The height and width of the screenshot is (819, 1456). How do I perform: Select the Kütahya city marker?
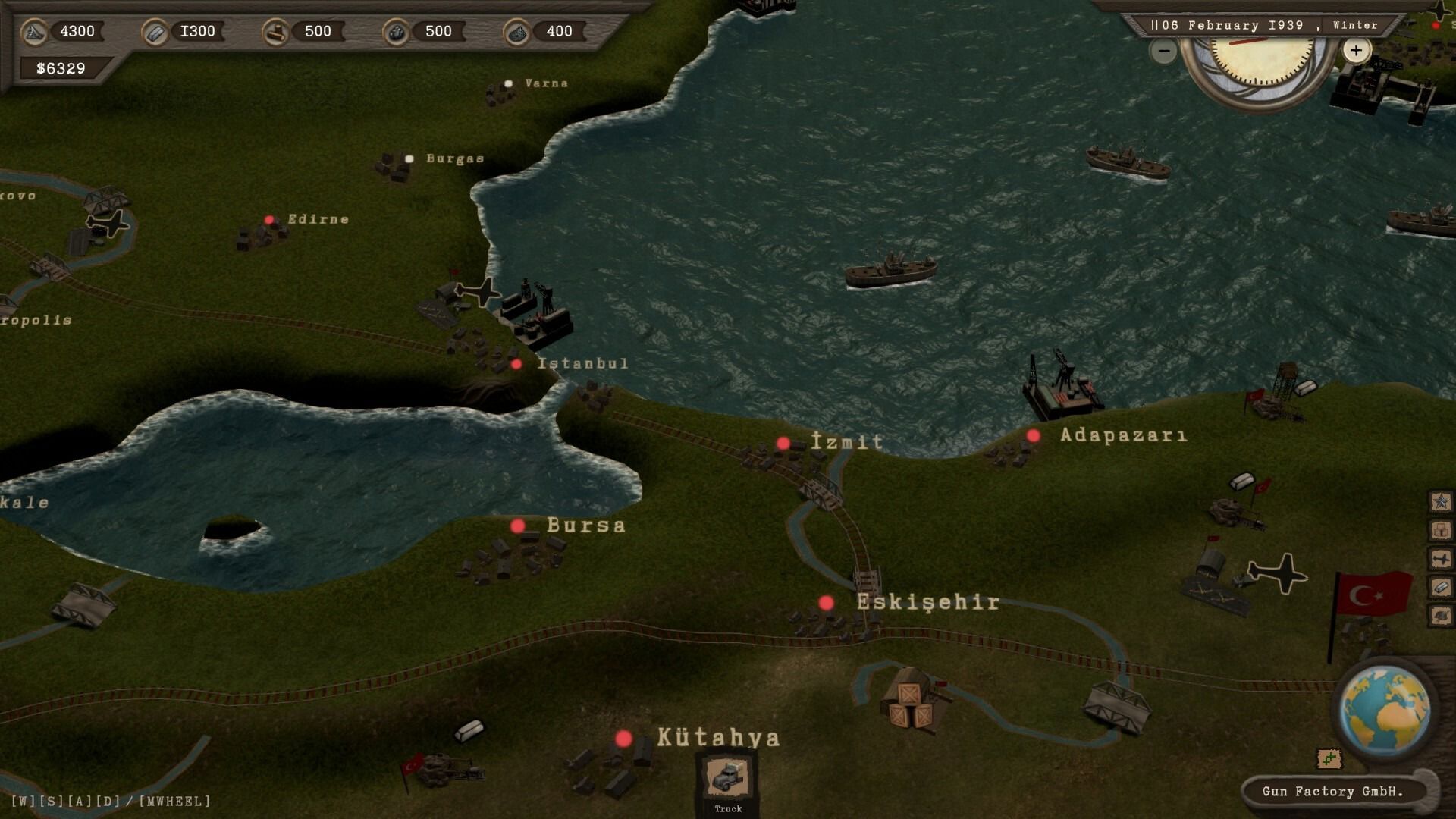coord(623,739)
